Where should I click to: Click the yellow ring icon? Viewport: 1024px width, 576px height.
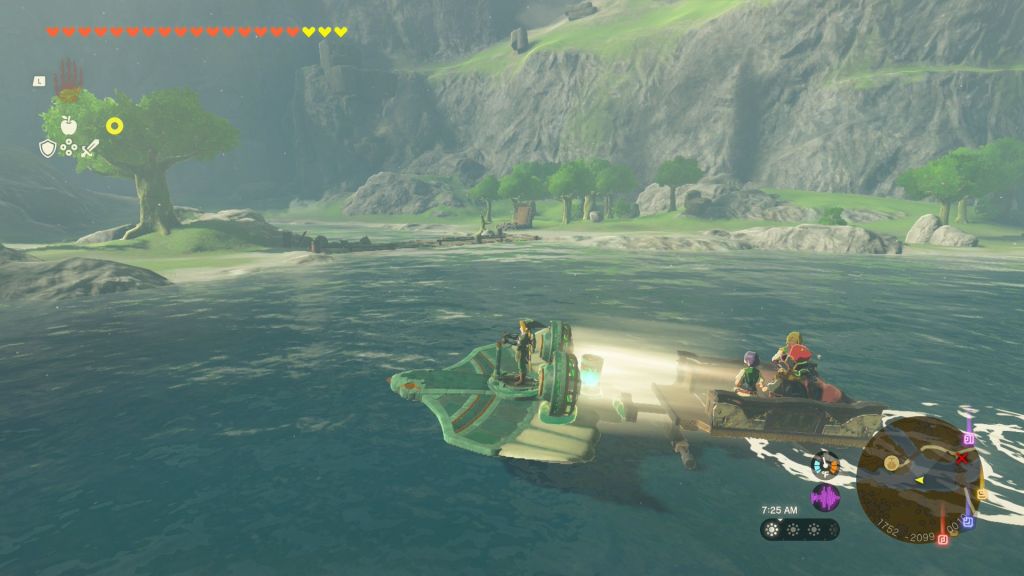pyautogui.click(x=115, y=125)
